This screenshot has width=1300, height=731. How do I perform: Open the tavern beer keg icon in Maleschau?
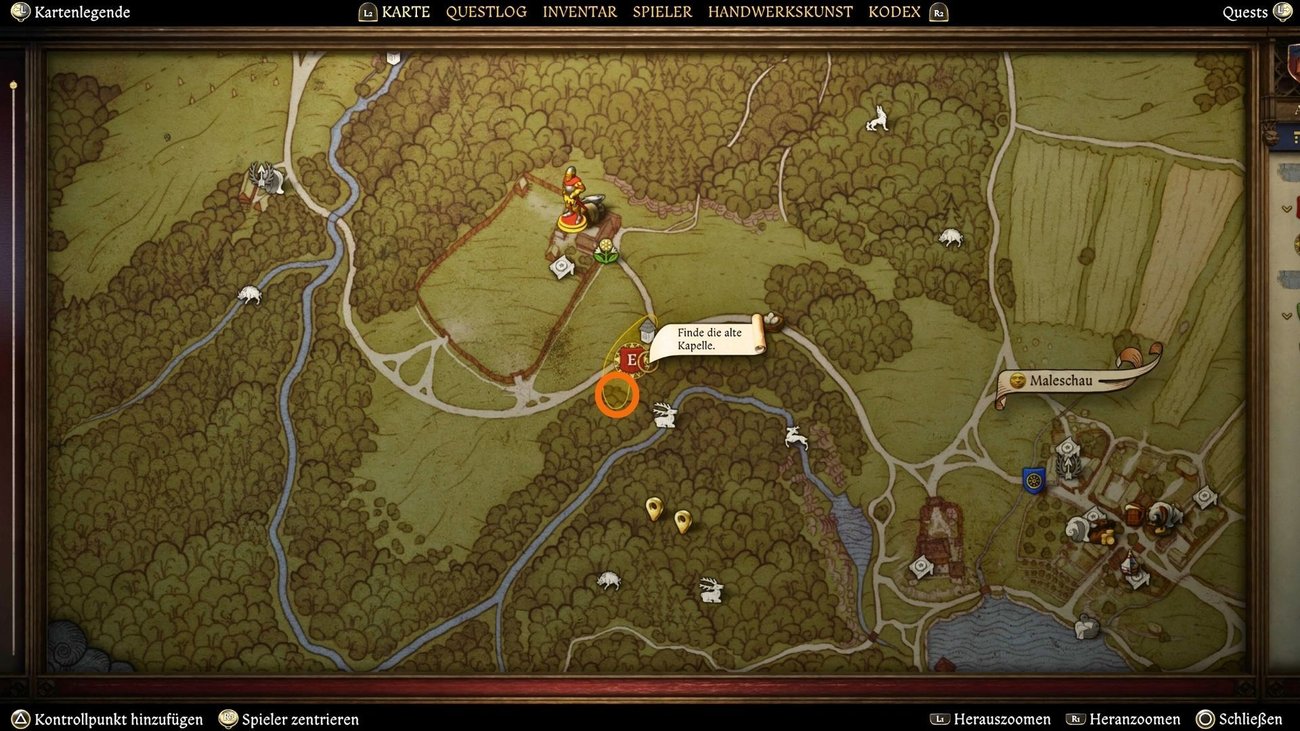coord(1135,516)
